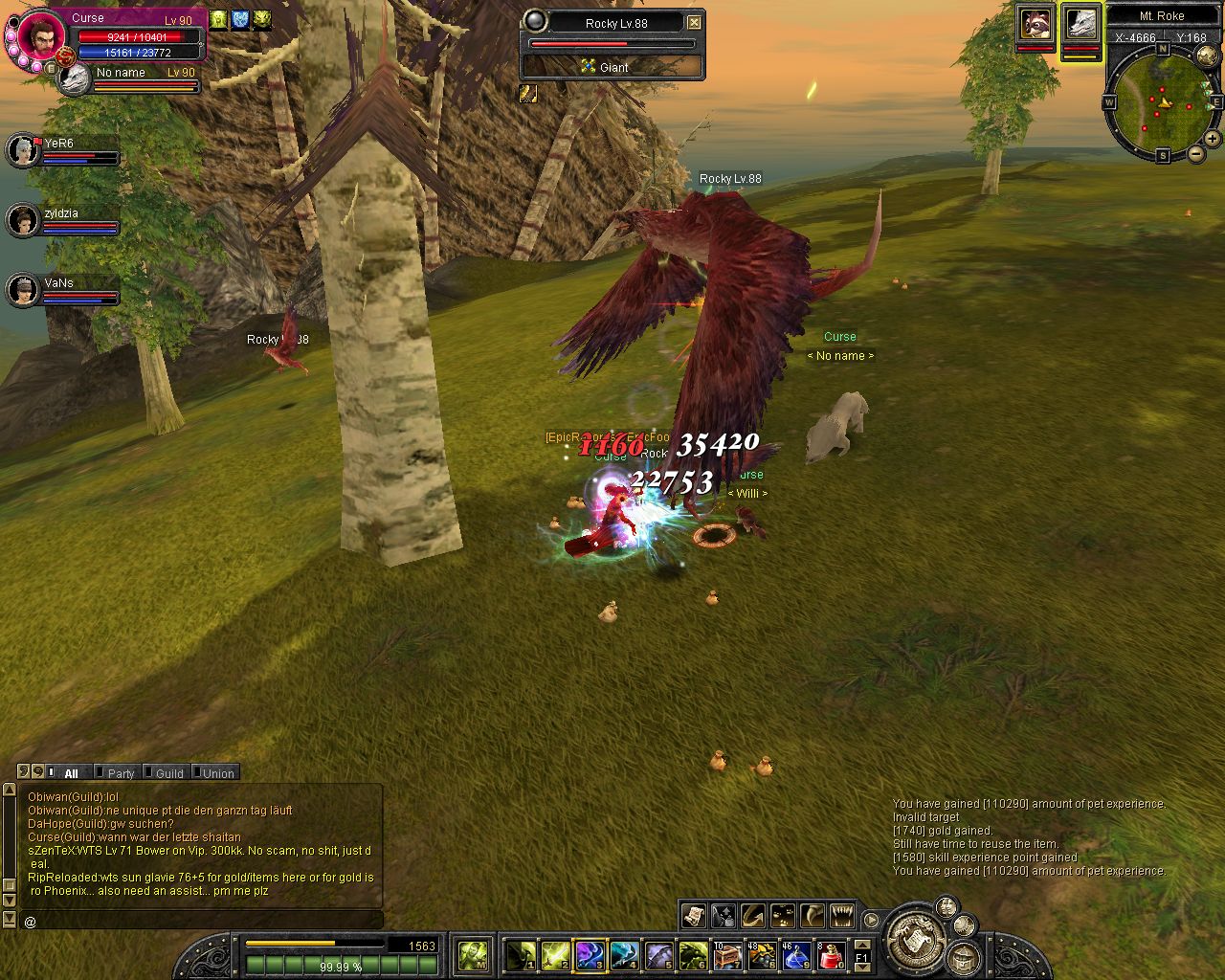
Task: Use the blue potion in hotbar slot 9
Action: click(x=796, y=955)
